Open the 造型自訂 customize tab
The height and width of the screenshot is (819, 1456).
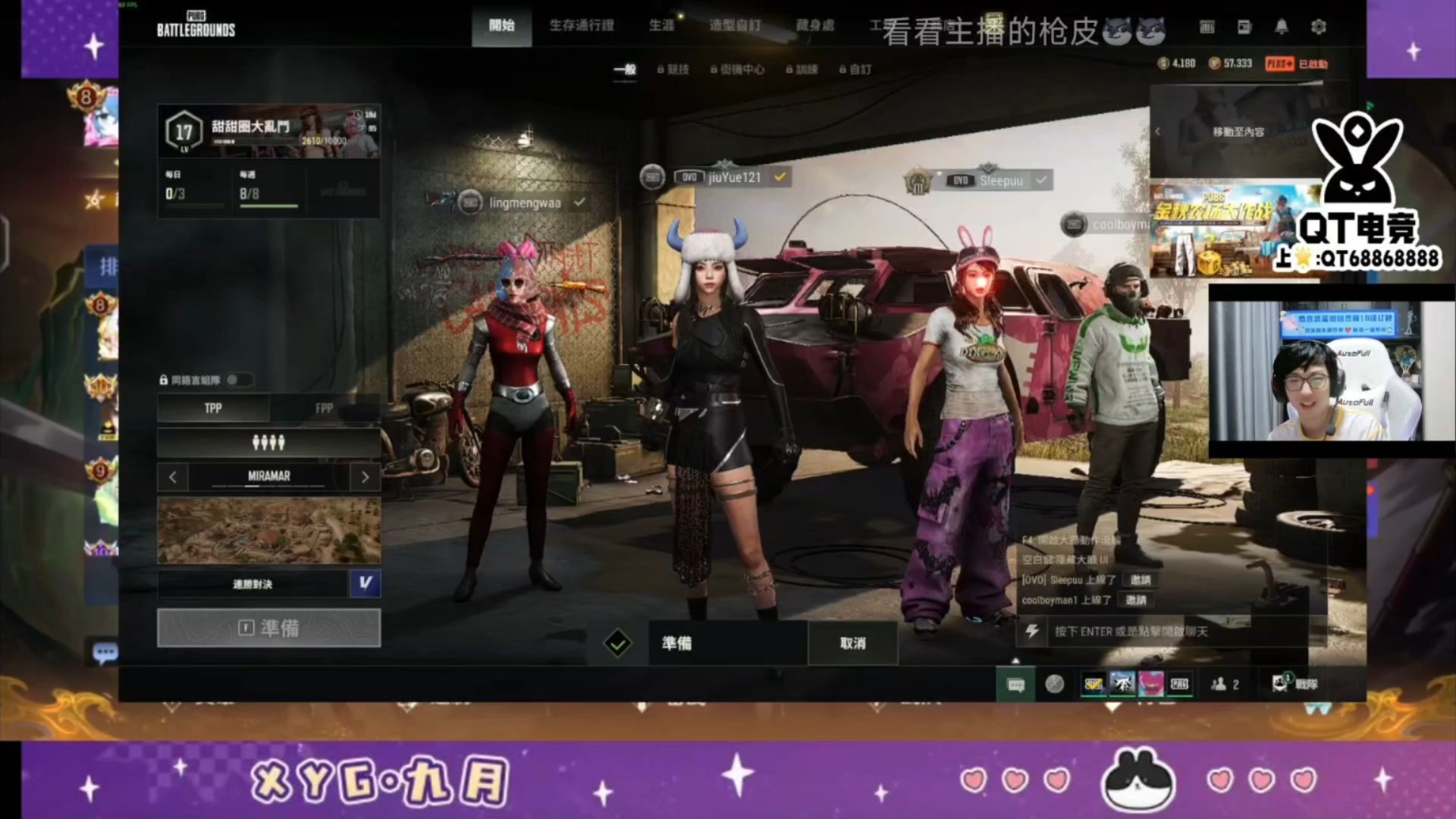click(735, 26)
